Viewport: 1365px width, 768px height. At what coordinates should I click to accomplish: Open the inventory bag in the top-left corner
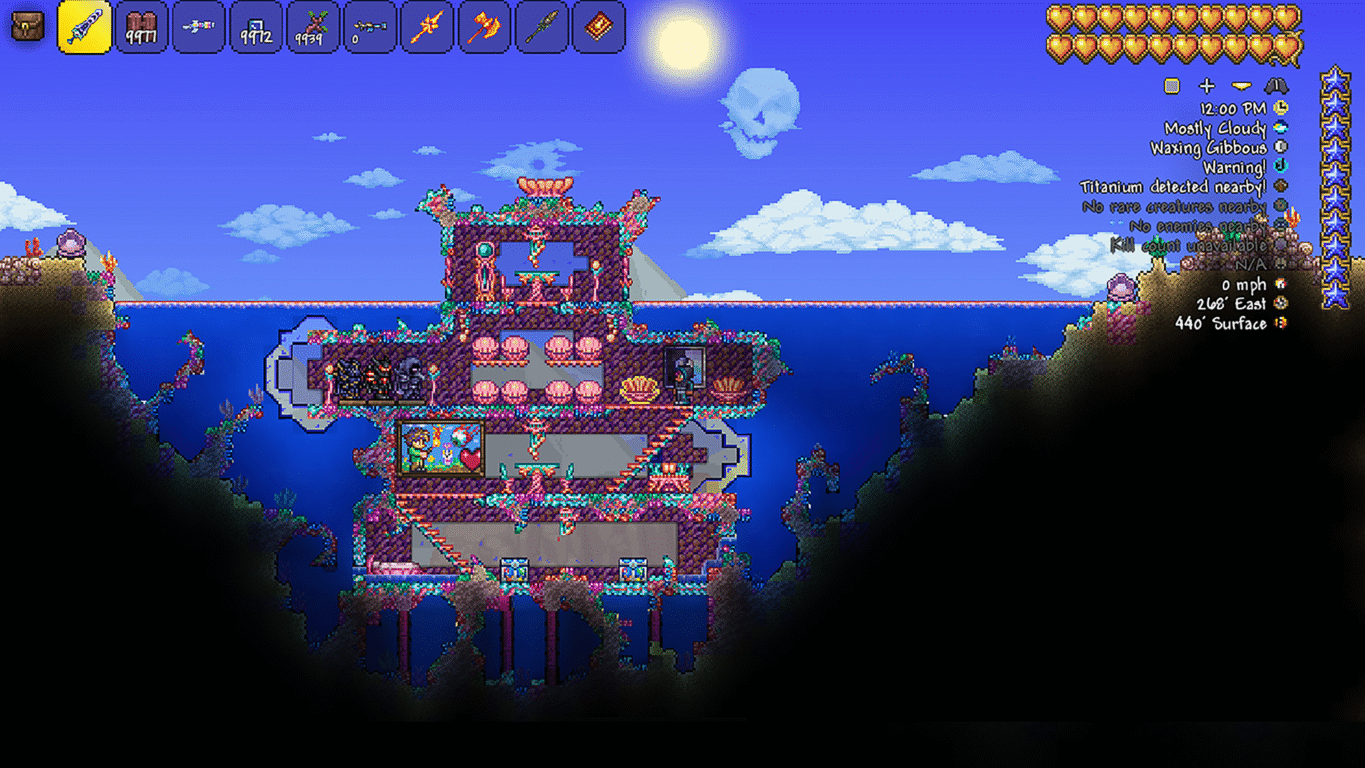click(26, 26)
